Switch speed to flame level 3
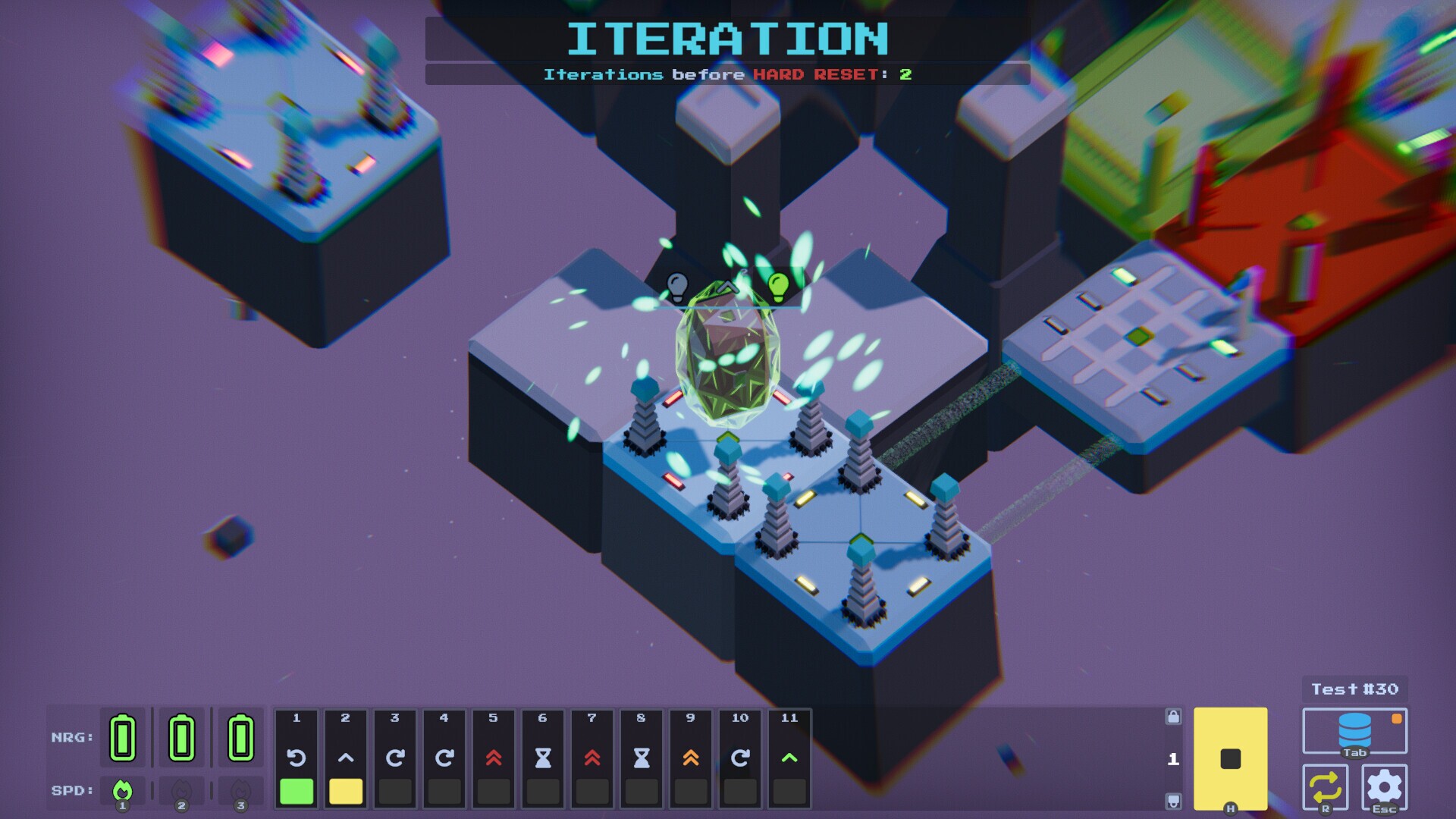1456x819 pixels. [x=240, y=791]
